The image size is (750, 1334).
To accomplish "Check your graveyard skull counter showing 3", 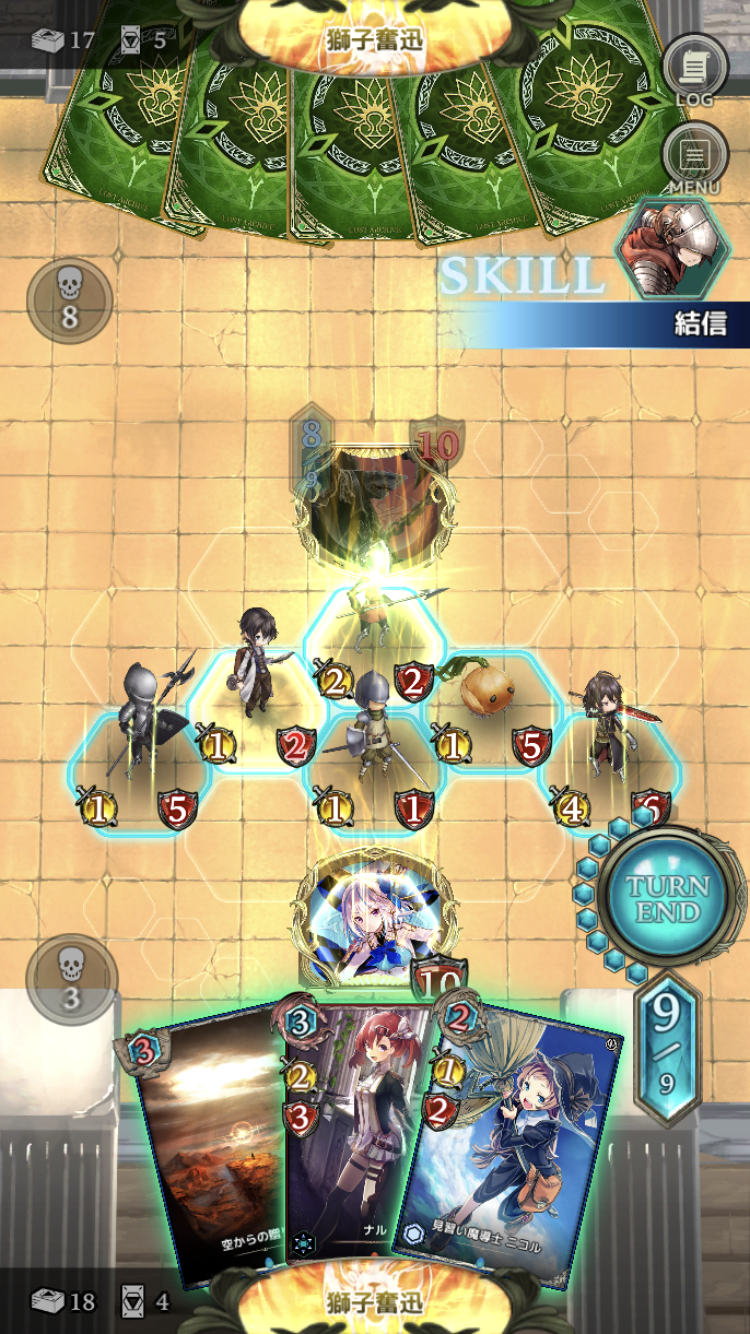I will tap(71, 978).
